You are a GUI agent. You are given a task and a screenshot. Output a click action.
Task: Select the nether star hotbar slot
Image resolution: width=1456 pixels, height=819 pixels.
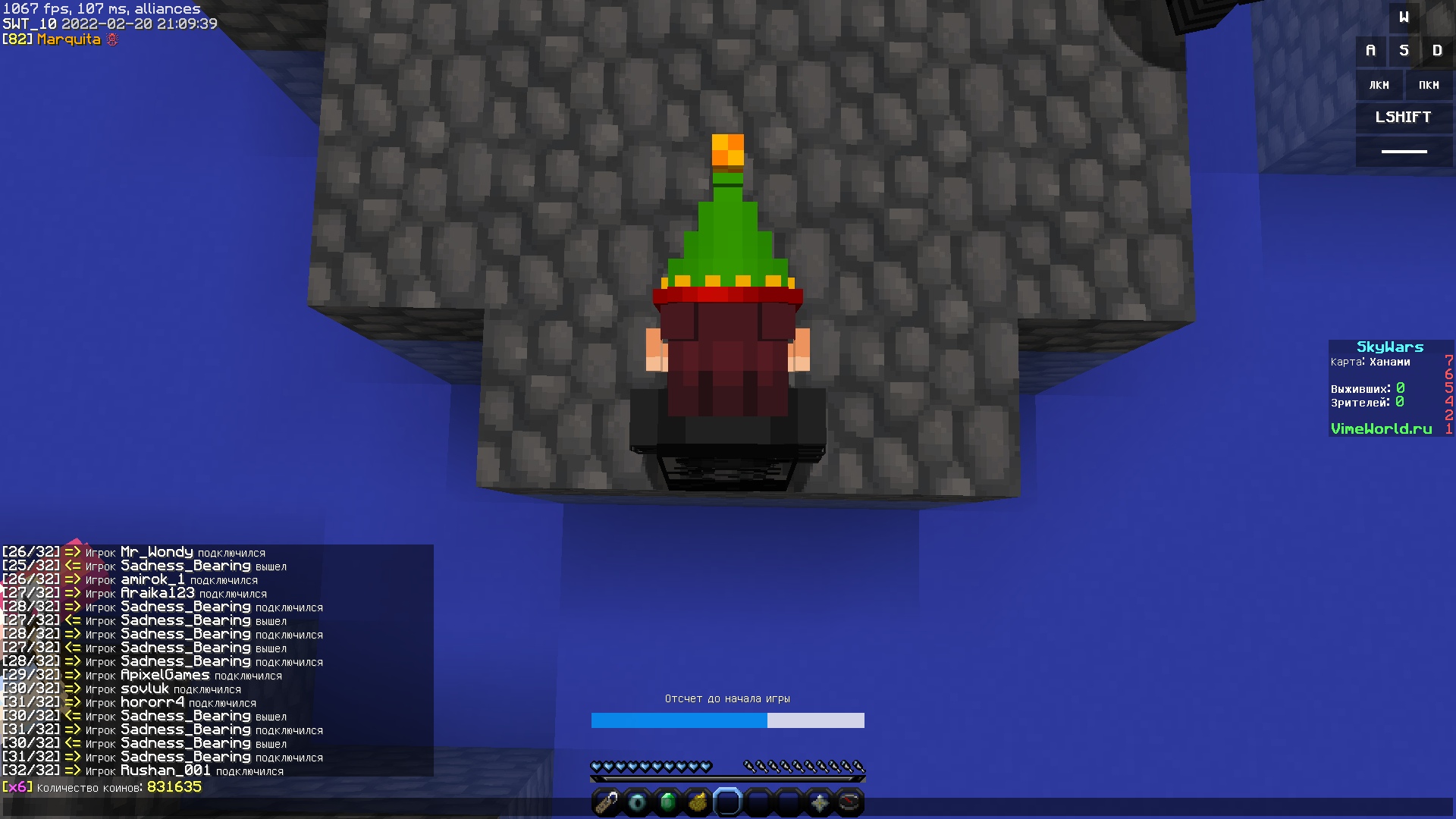coord(819,802)
